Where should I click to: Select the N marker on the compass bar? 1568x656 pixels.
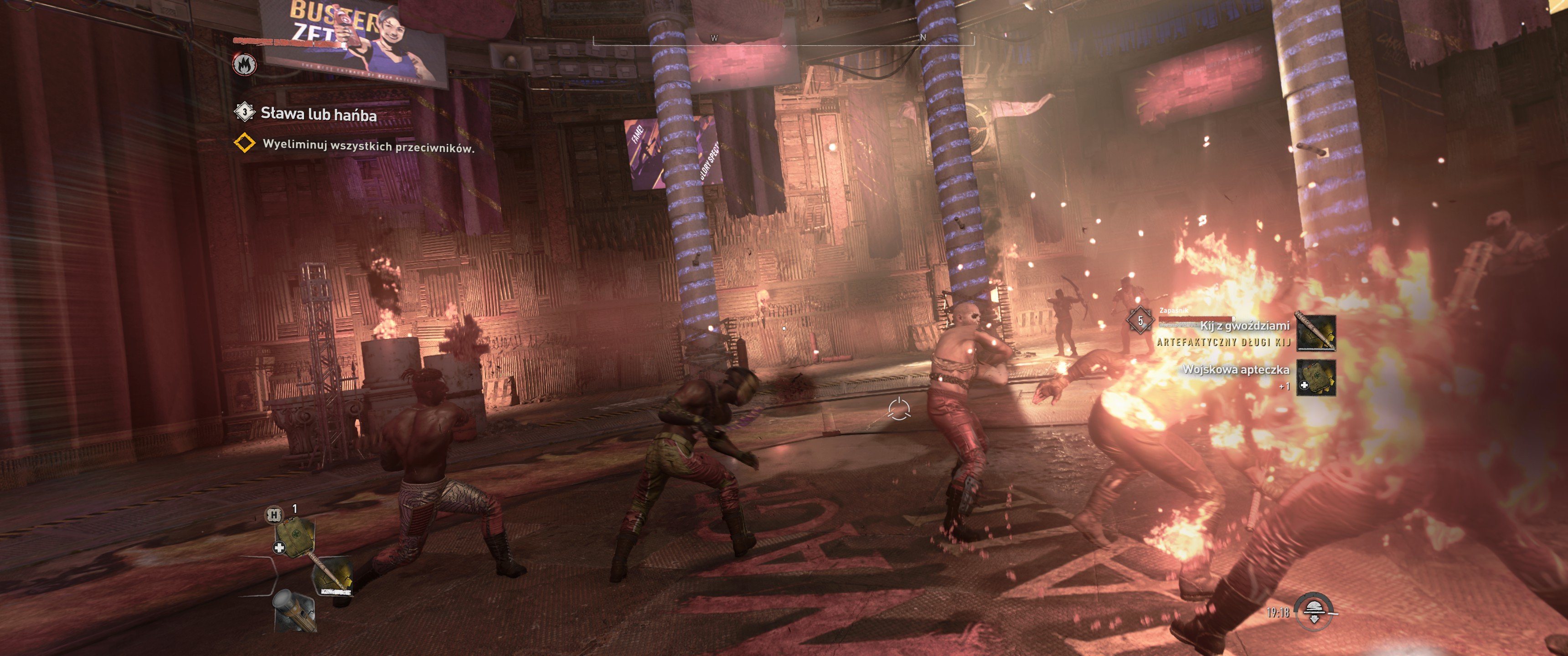tap(923, 38)
